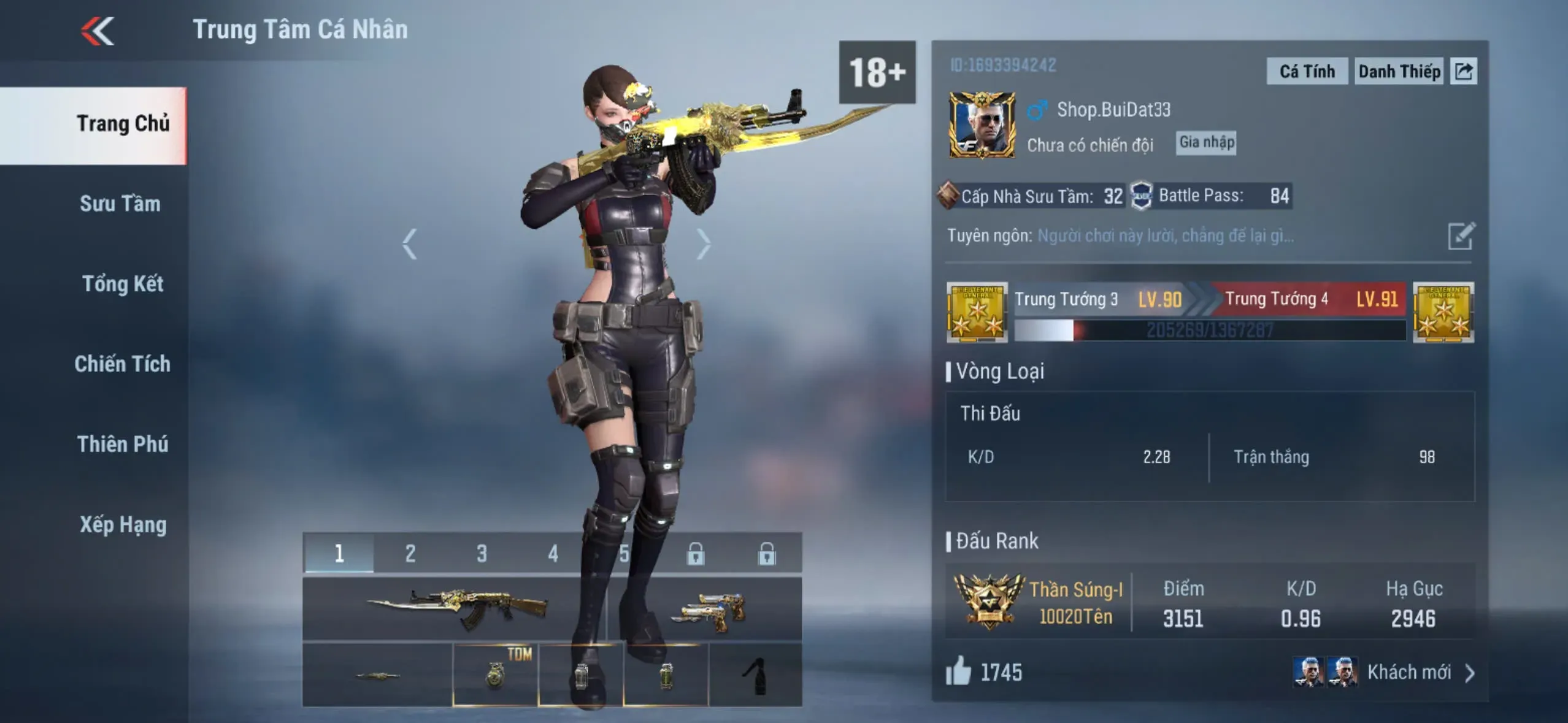Image resolution: width=1568 pixels, height=723 pixels.
Task: Switch to the Tổng Kết tab
Action: [123, 284]
